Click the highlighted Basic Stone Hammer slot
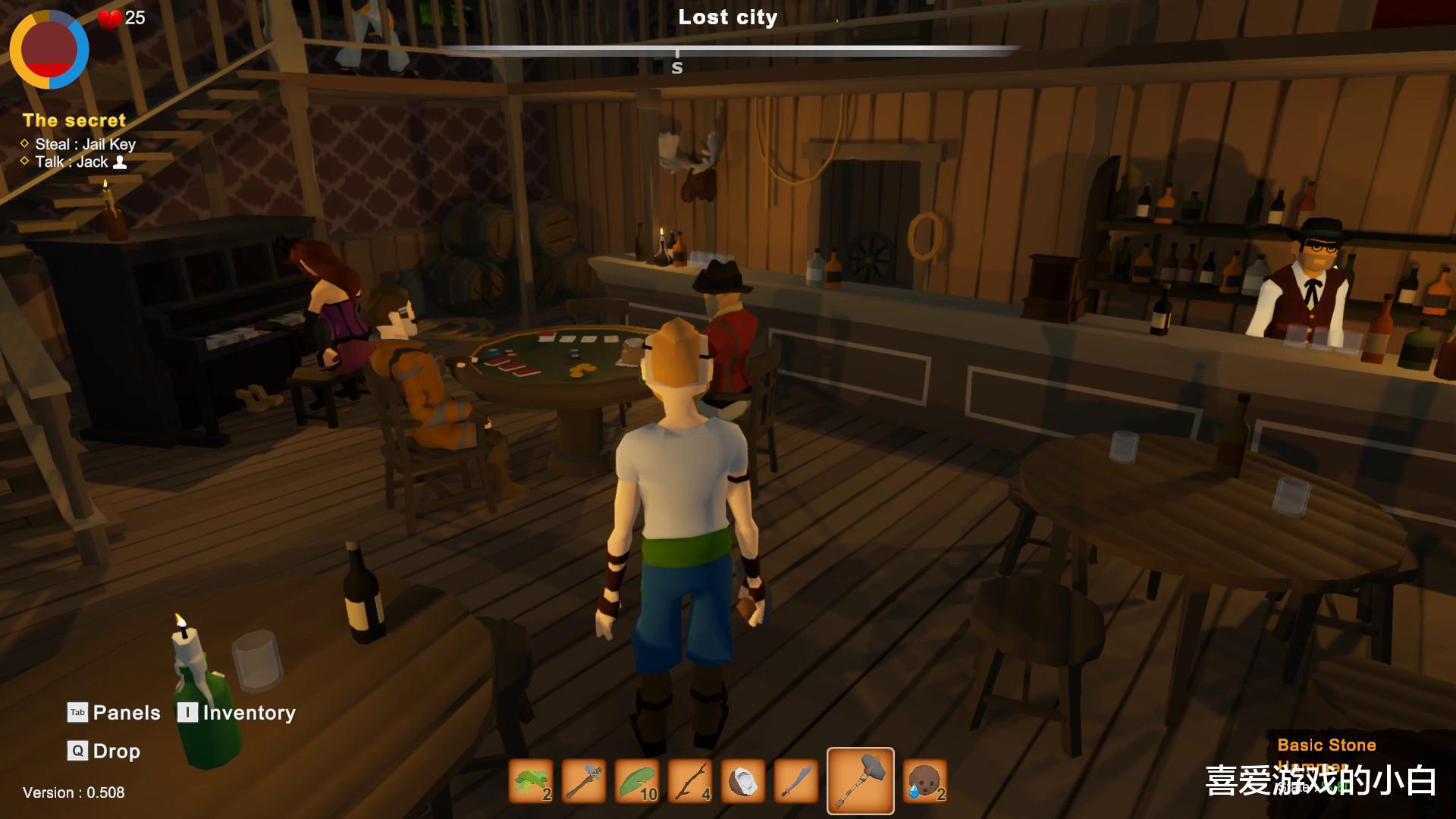1456x819 pixels. [x=860, y=781]
